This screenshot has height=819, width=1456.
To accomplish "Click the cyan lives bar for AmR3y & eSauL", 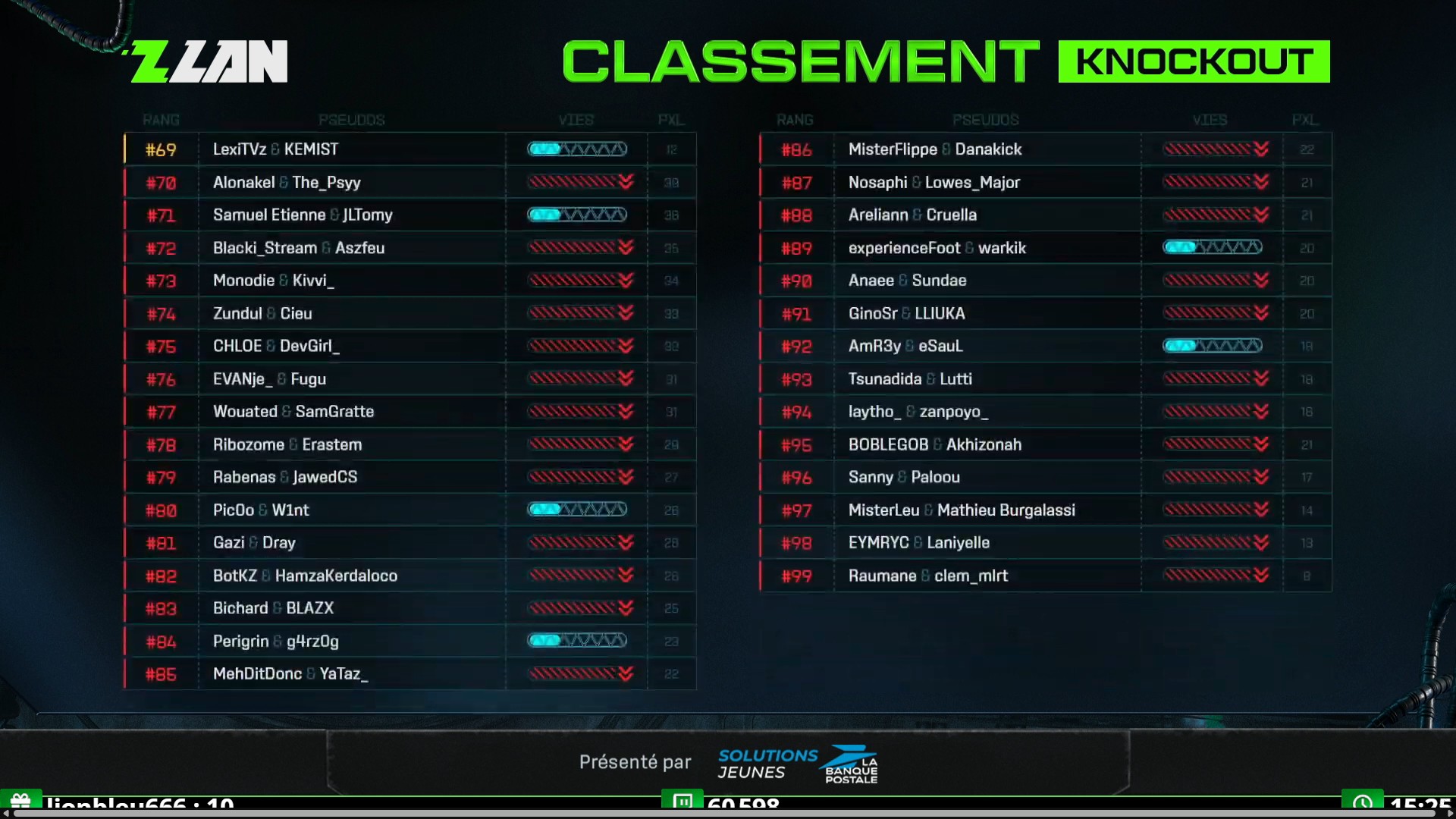I will [1213, 346].
